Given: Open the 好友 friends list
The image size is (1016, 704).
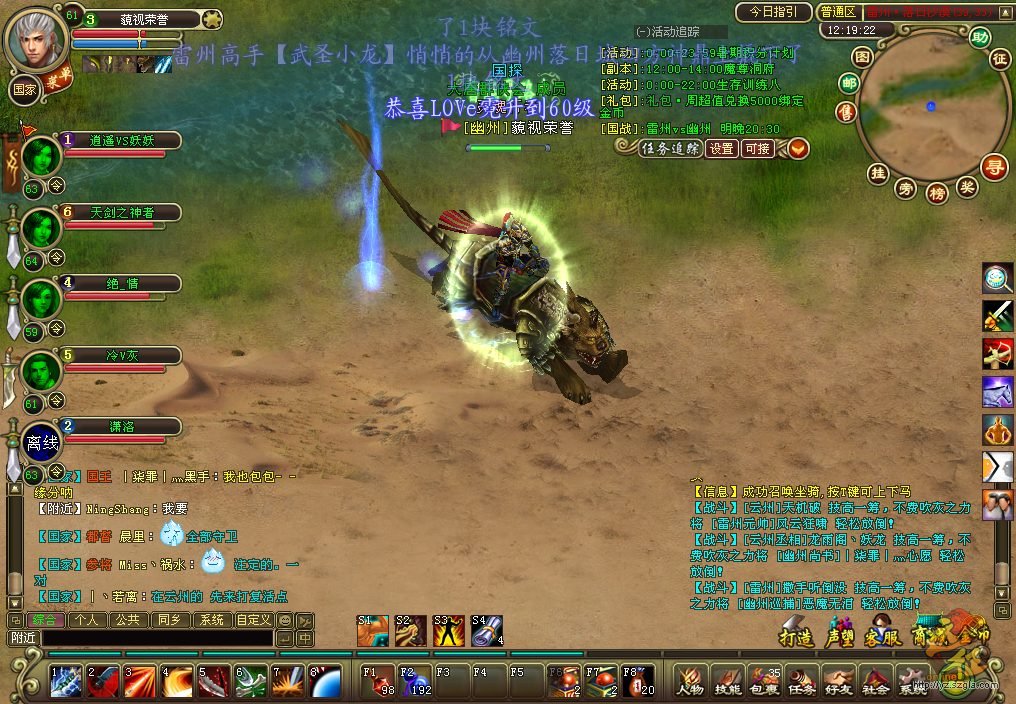Looking at the screenshot, I should (x=838, y=681).
